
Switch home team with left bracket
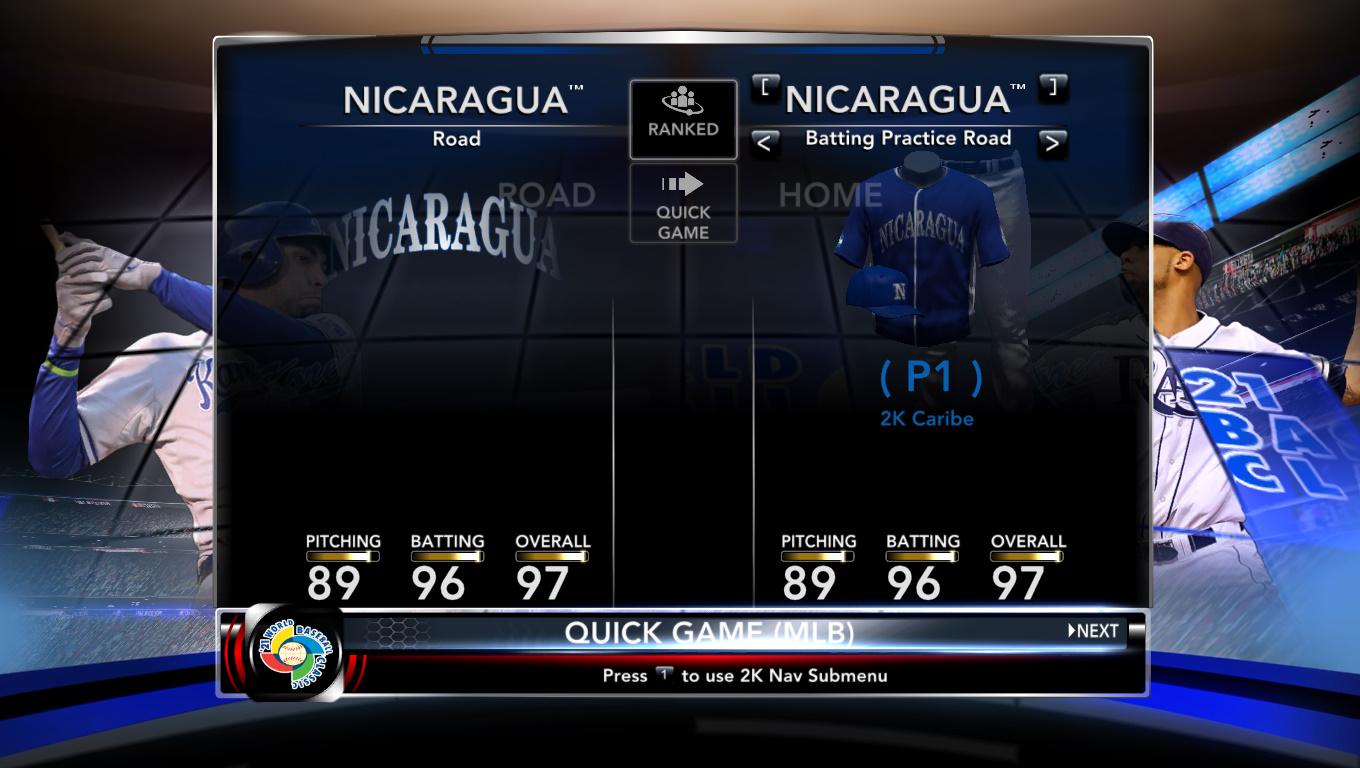(x=765, y=88)
